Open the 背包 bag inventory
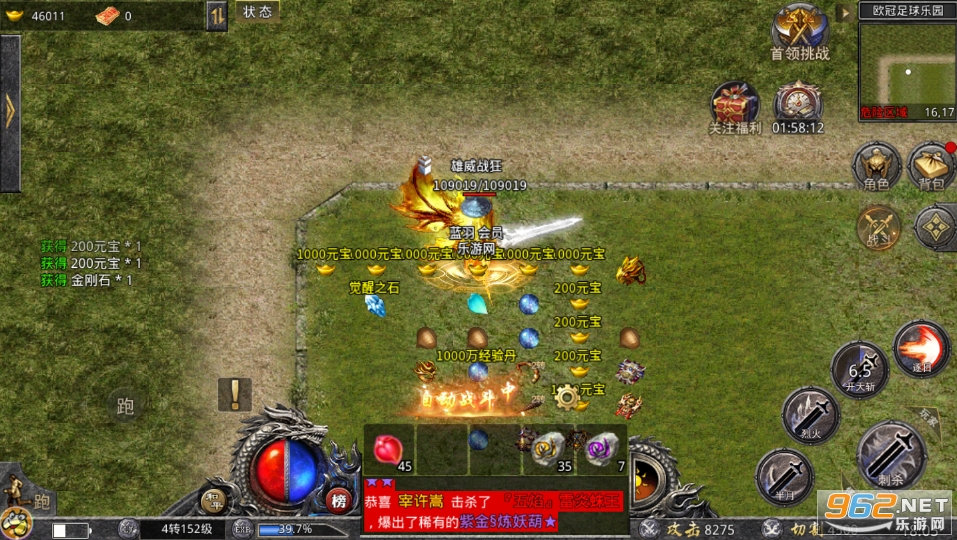The height and width of the screenshot is (540, 957). [930, 165]
